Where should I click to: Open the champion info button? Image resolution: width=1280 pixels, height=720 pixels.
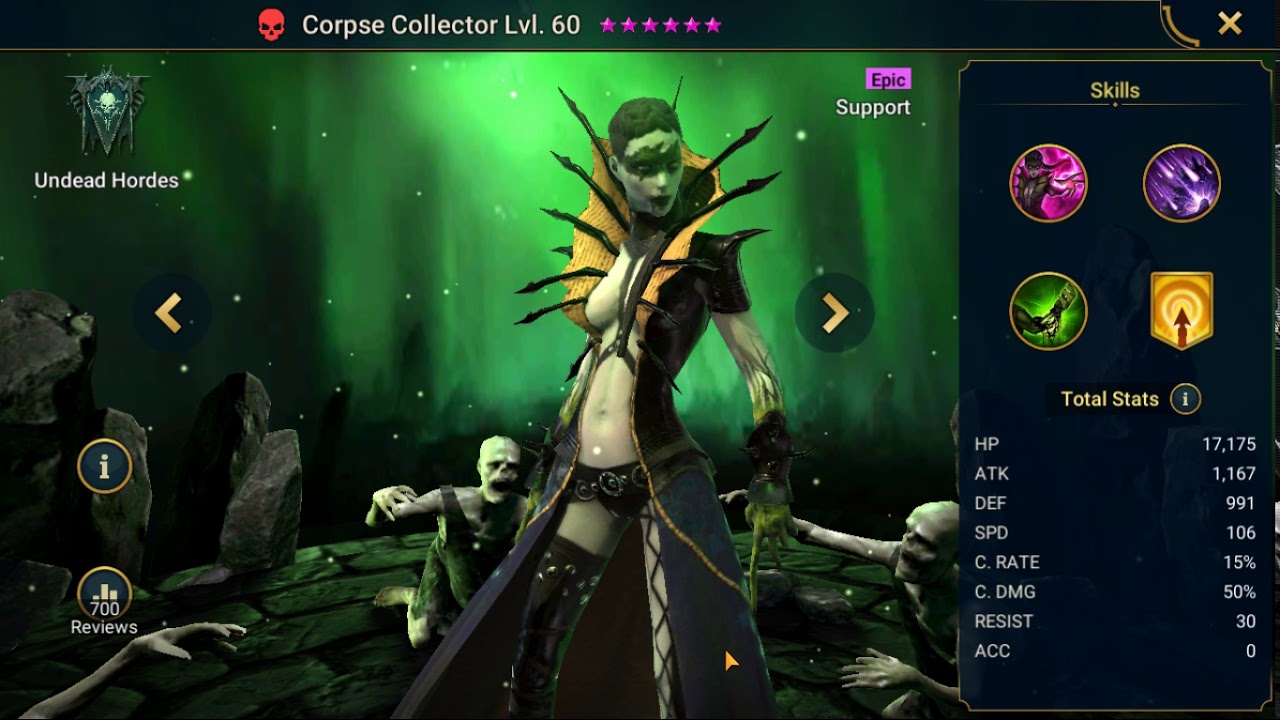coord(104,466)
